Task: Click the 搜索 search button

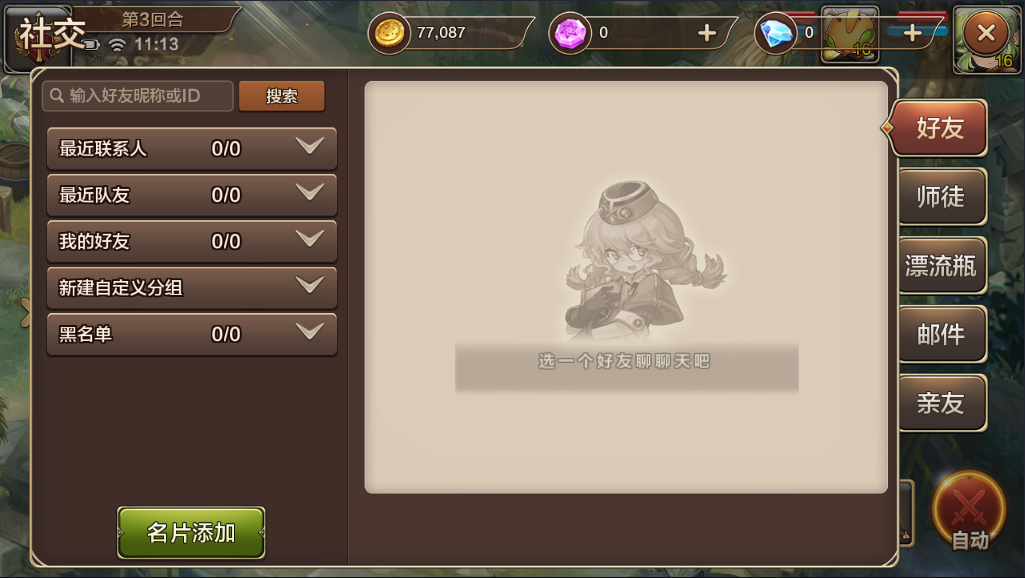Action: 282,96
